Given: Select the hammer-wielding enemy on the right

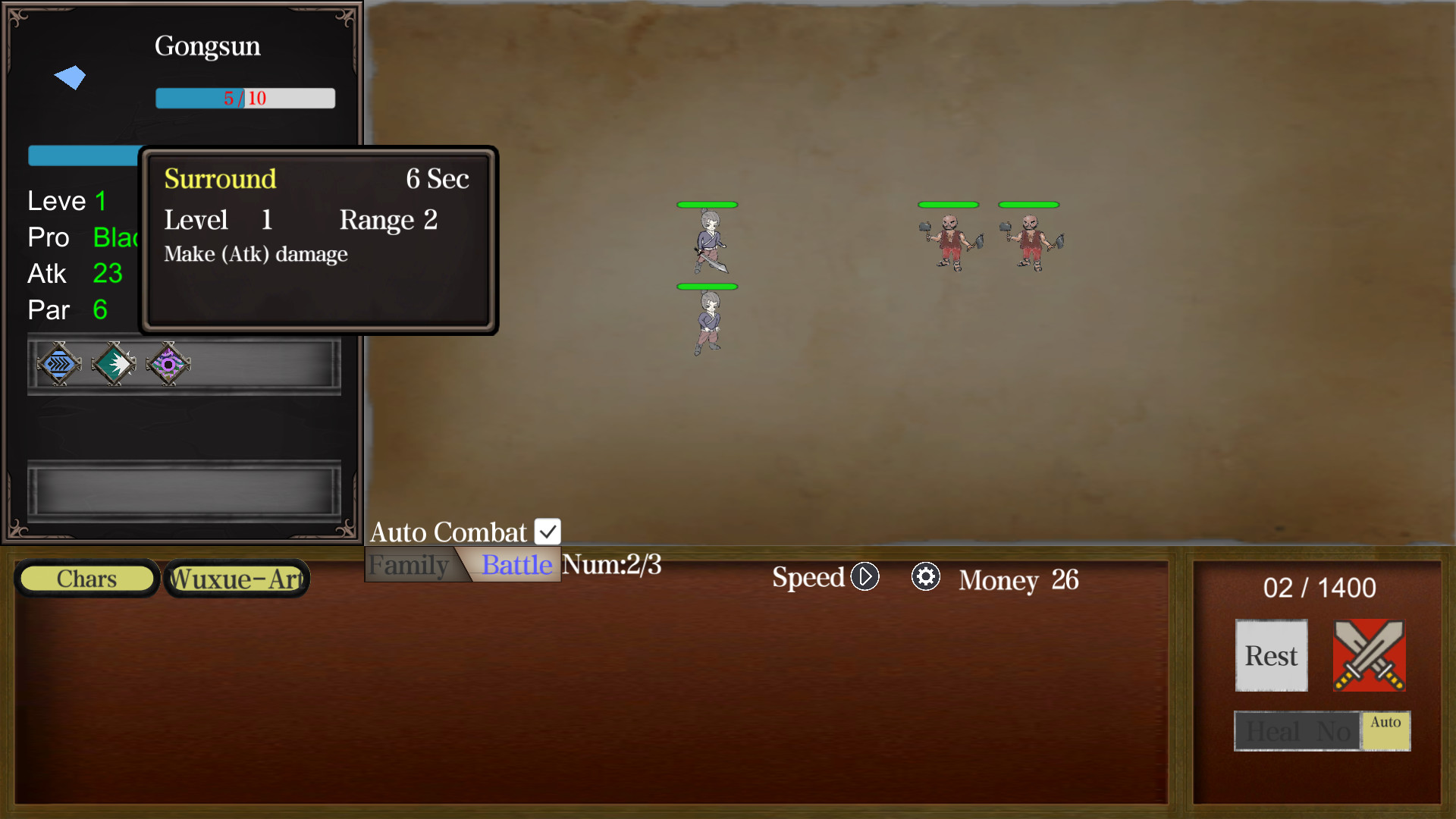Looking at the screenshot, I should click(x=1030, y=243).
